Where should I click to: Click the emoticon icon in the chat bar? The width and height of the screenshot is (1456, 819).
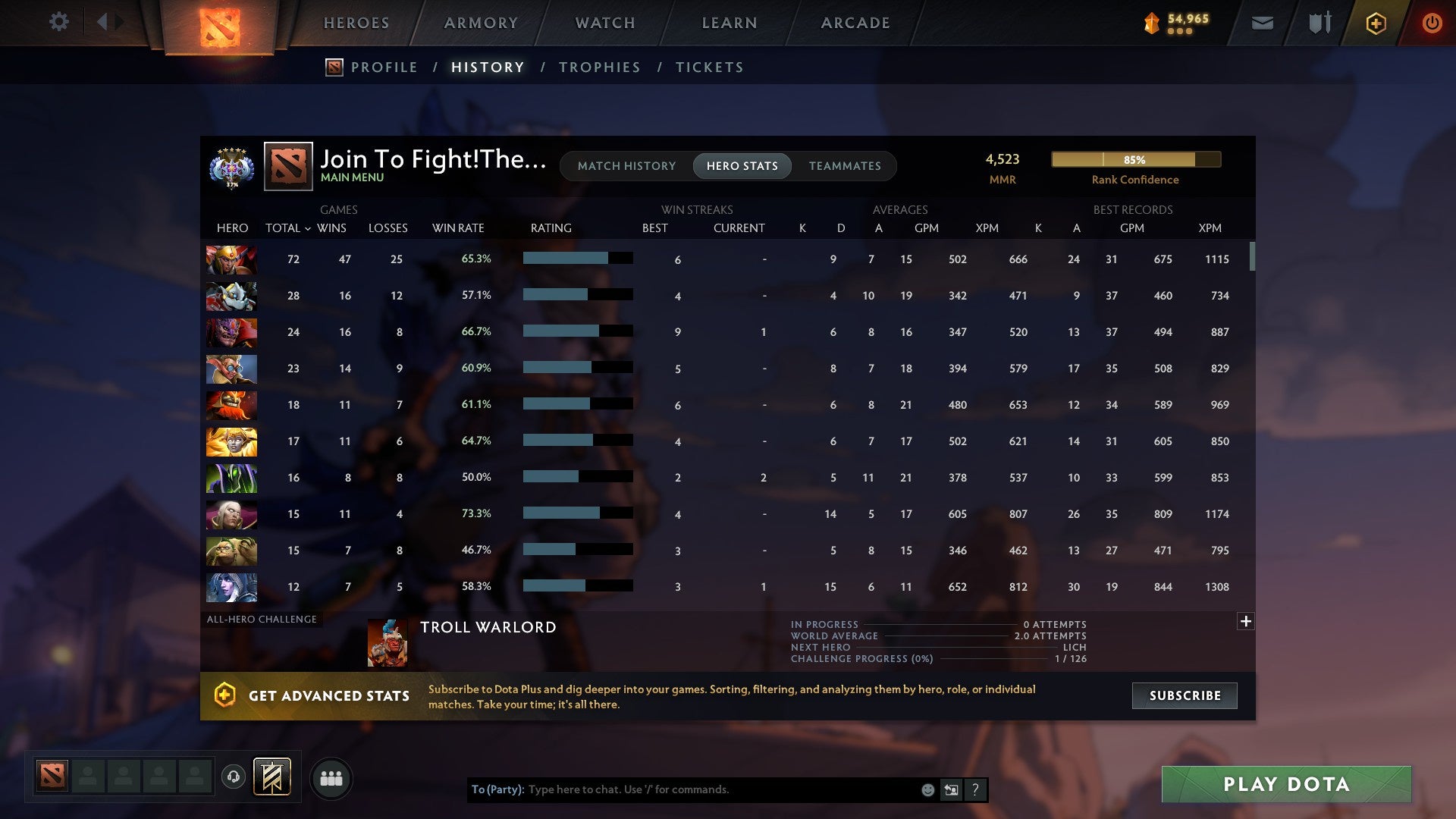[x=927, y=789]
